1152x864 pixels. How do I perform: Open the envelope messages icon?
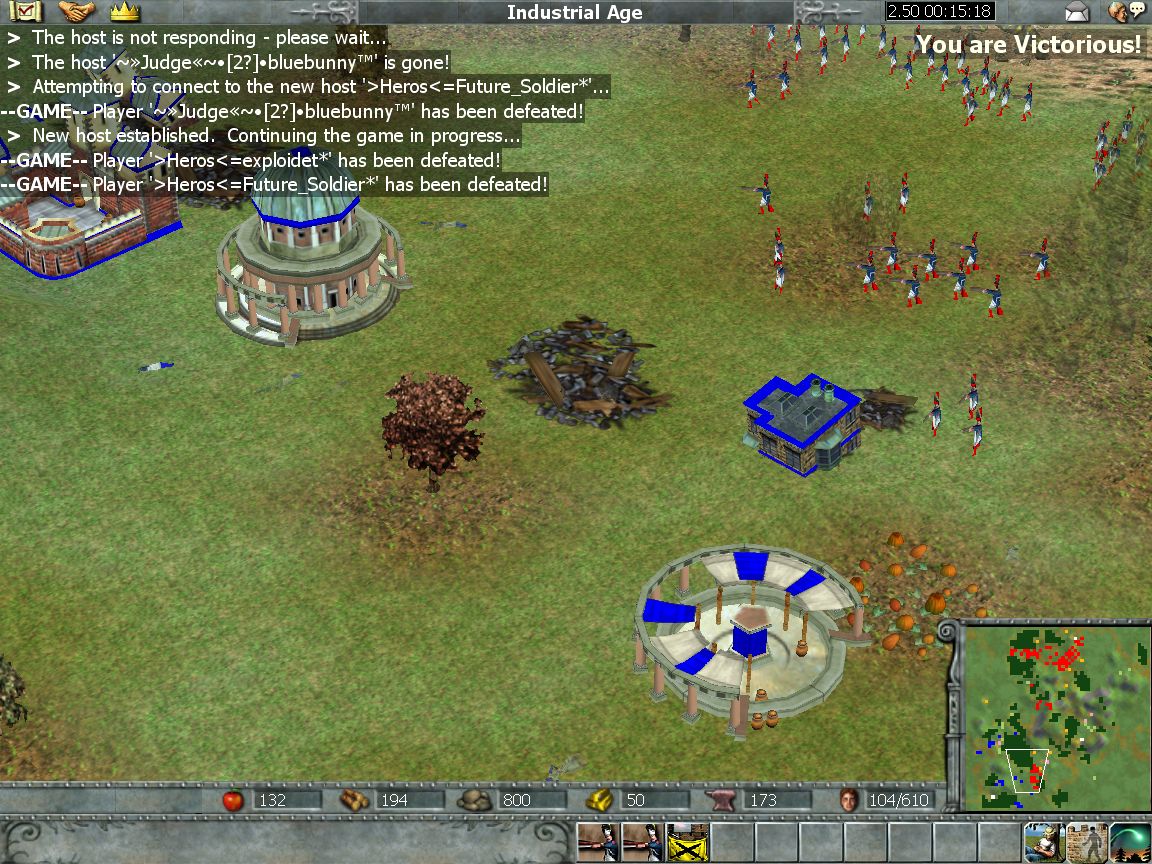tap(1077, 12)
